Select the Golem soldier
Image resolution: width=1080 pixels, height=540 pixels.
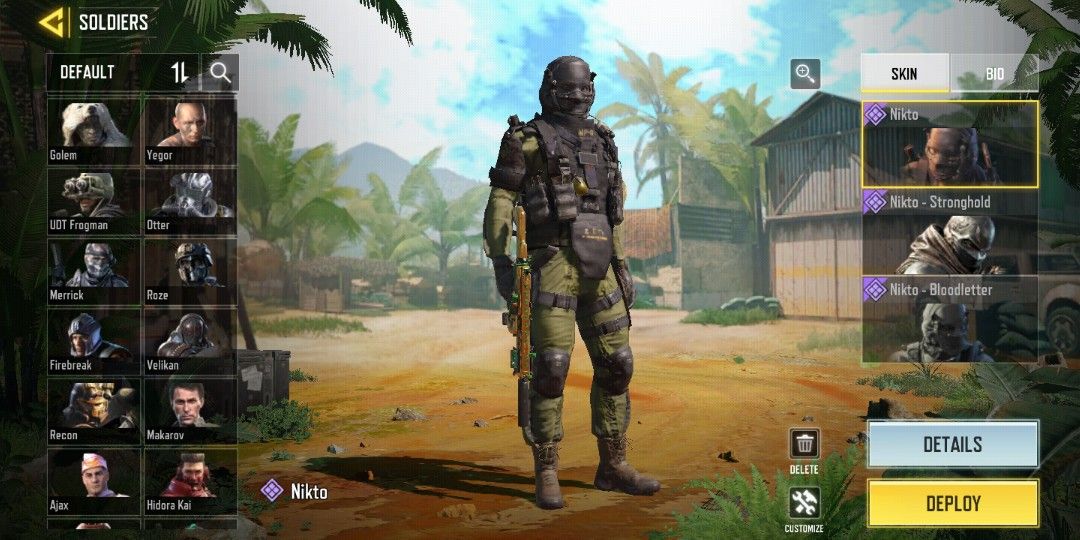point(94,130)
